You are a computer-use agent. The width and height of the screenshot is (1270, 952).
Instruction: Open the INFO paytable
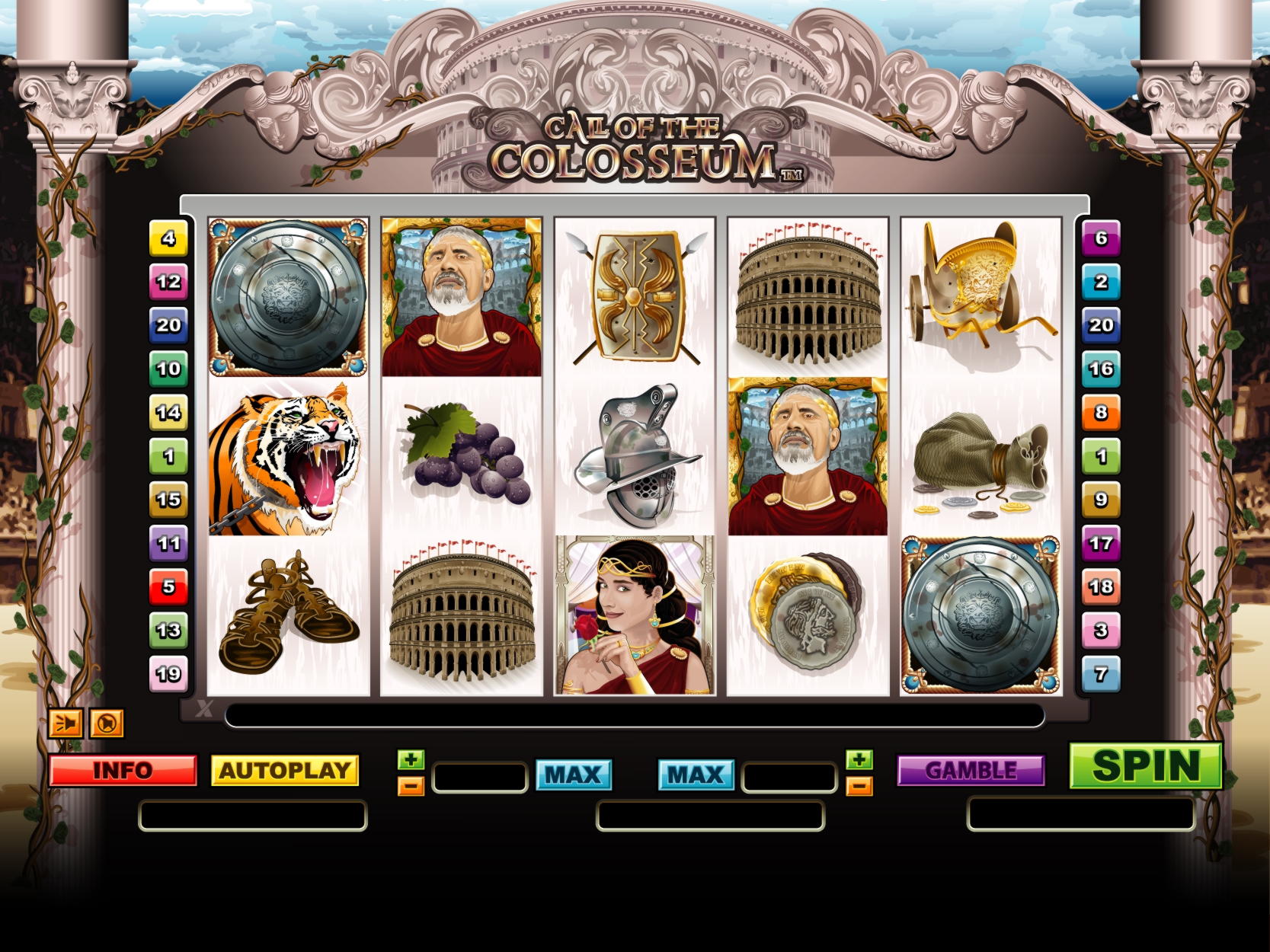(x=123, y=771)
